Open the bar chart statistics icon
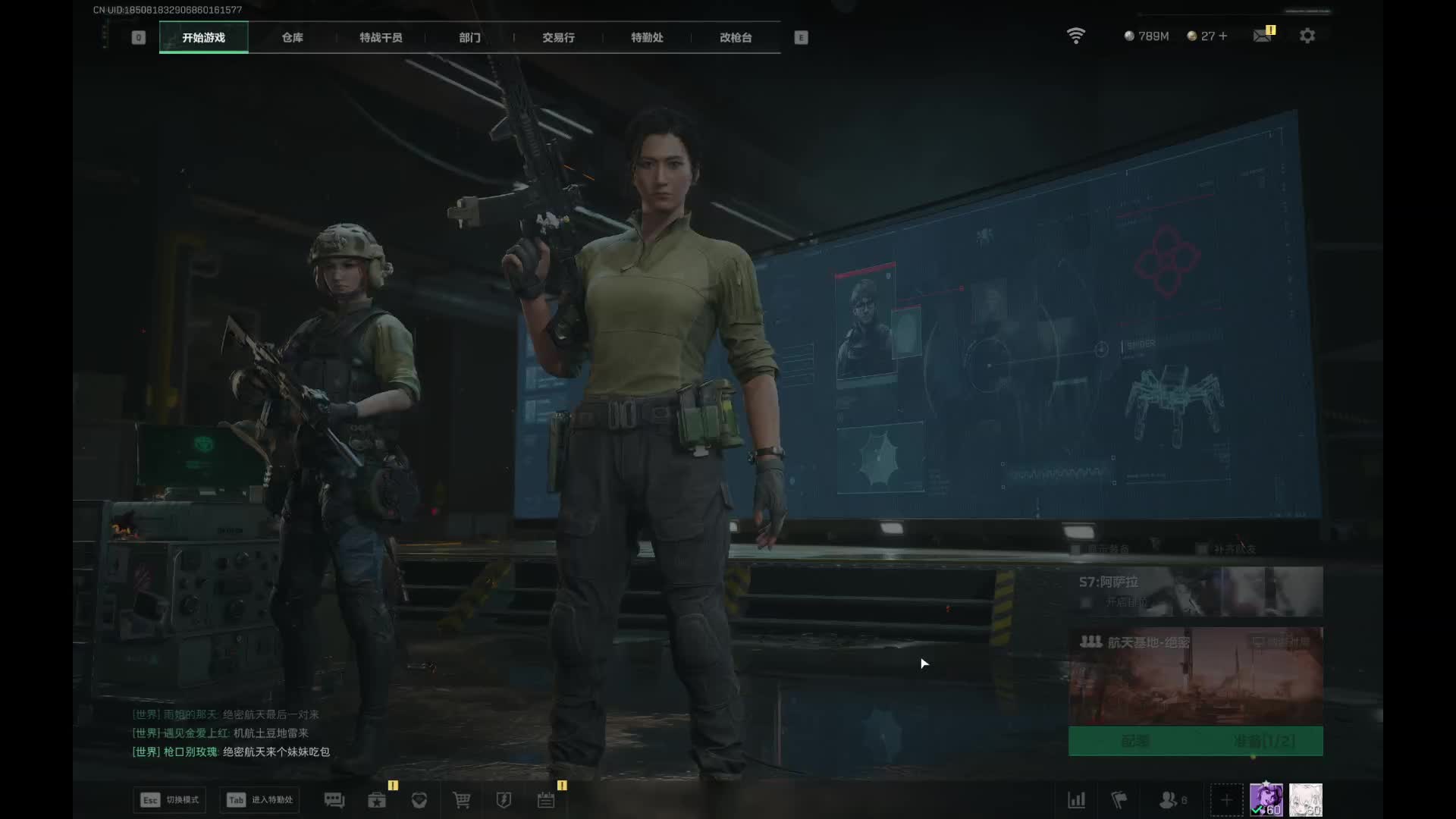The width and height of the screenshot is (1456, 819). click(x=1077, y=800)
